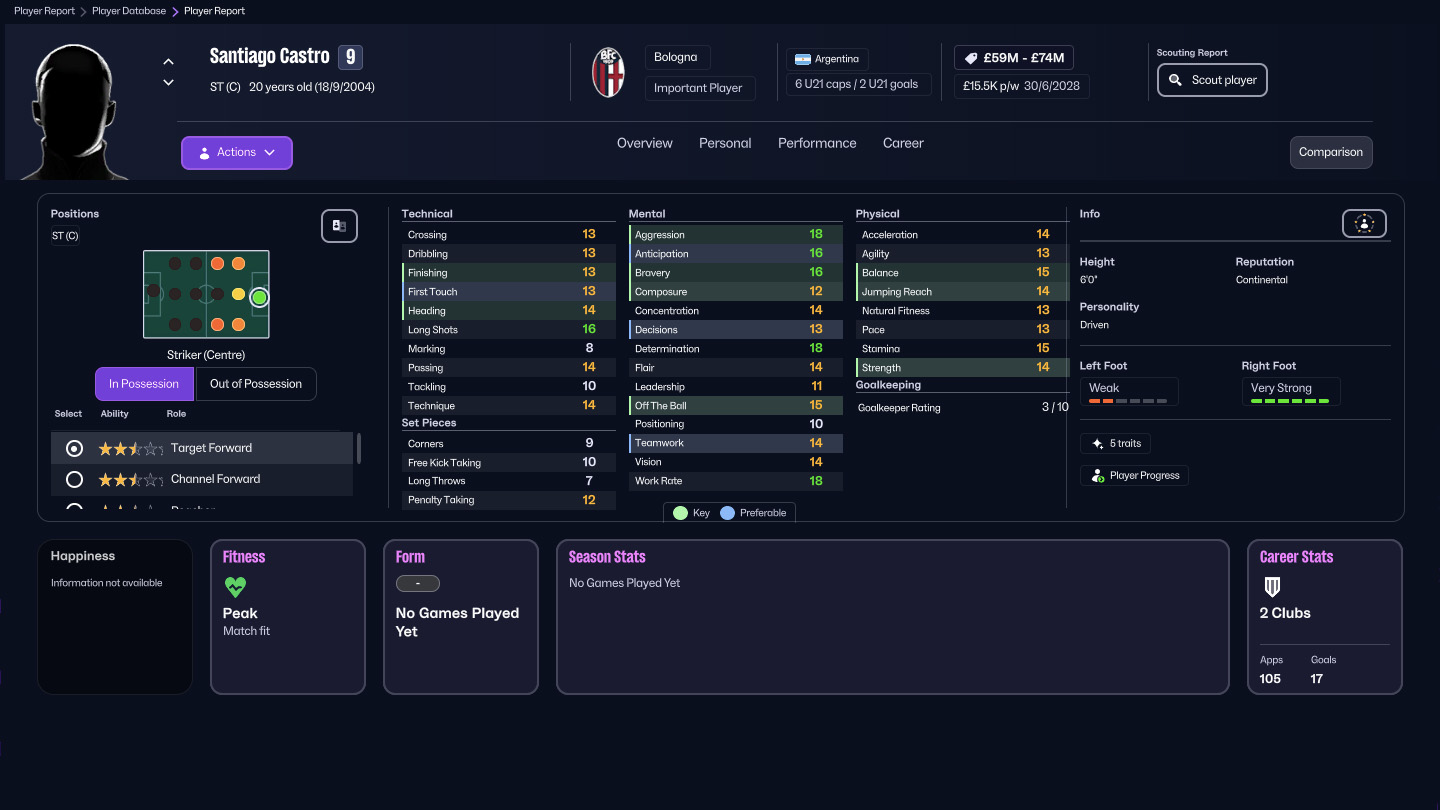1440x810 pixels.
Task: Click the Scout player button
Action: click(x=1212, y=79)
